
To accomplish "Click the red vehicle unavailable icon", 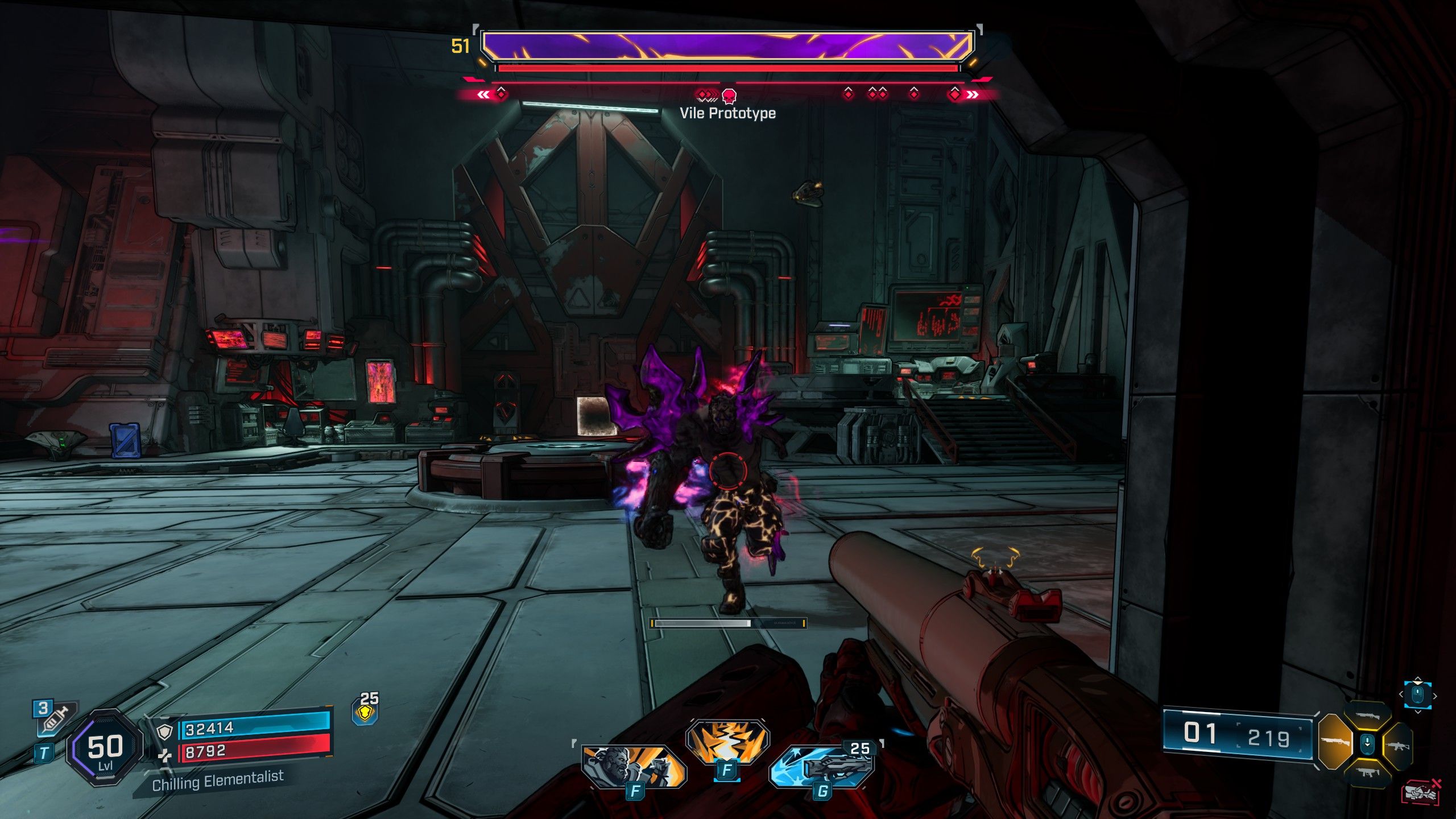I will [x=1421, y=792].
